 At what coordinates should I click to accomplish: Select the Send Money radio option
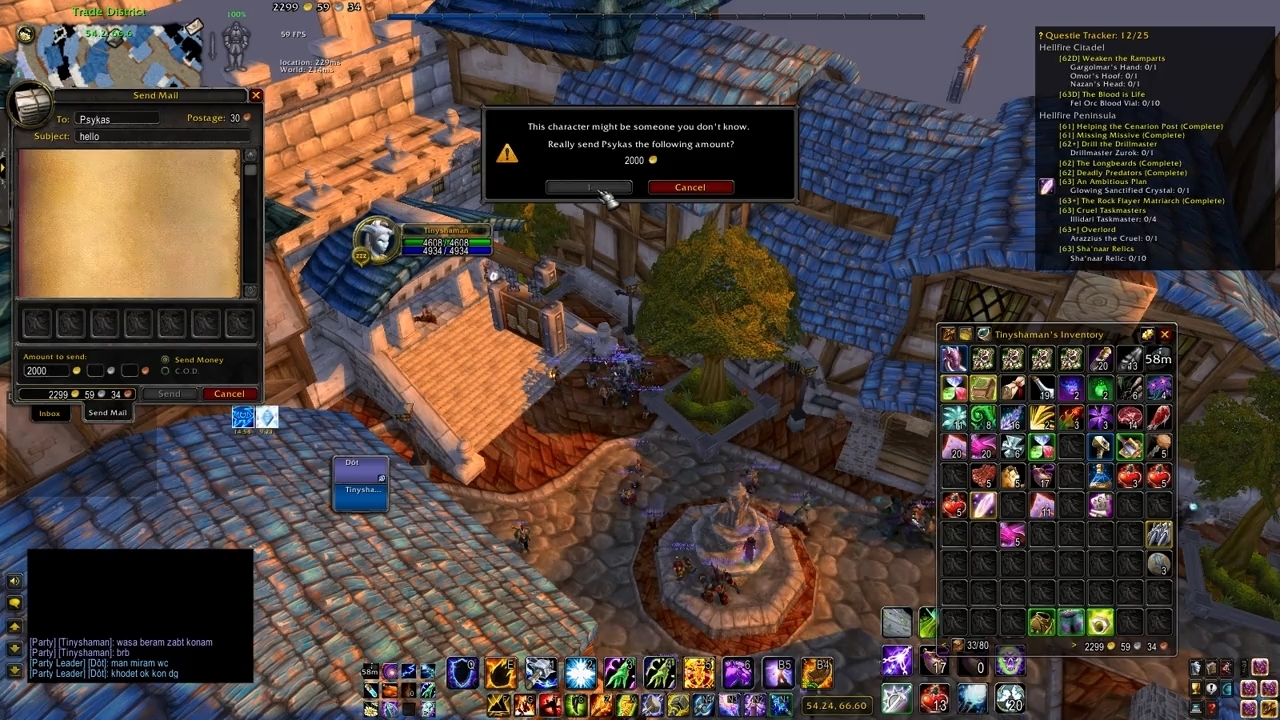click(166, 360)
